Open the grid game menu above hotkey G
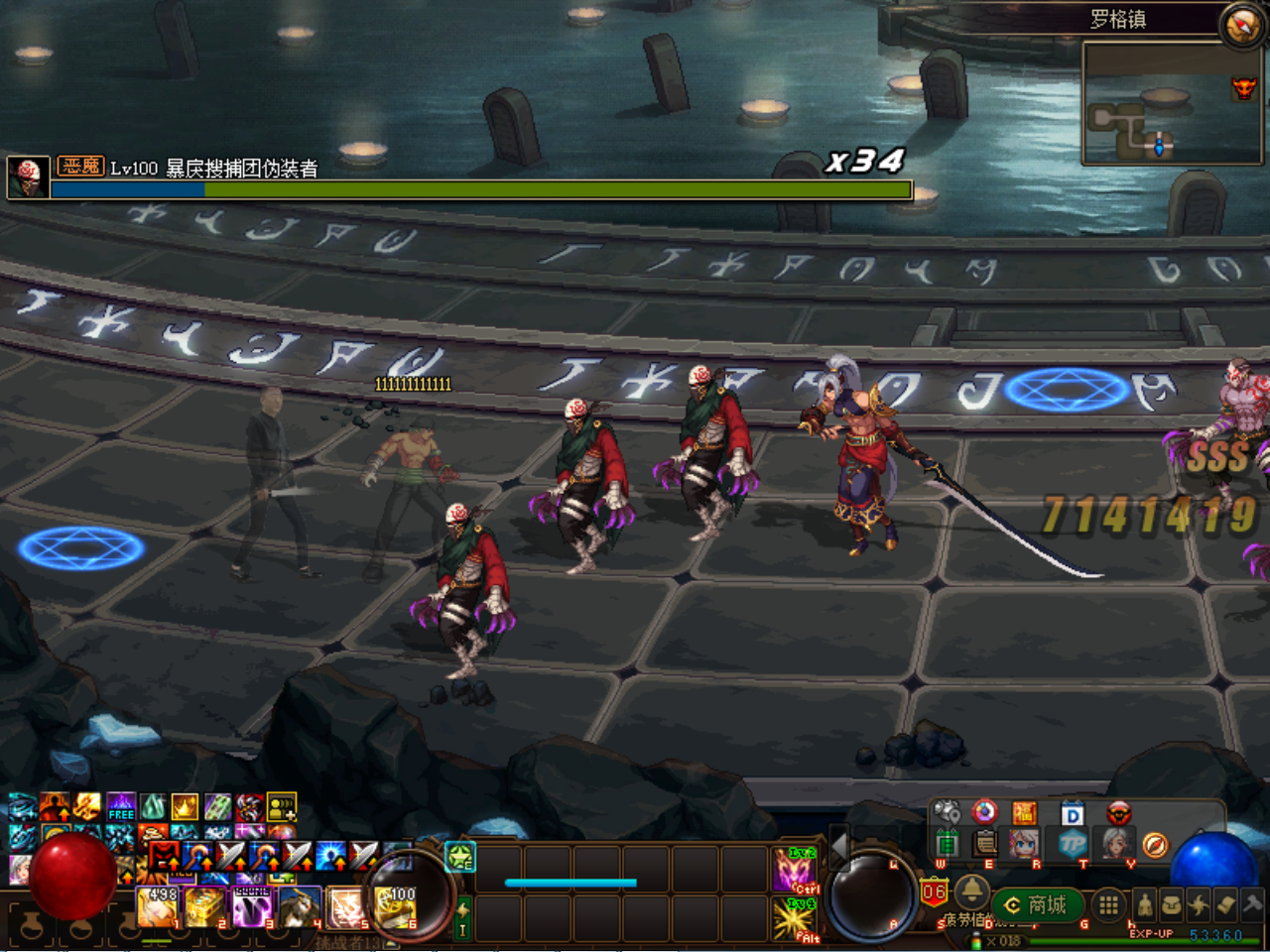The image size is (1270, 952). (1107, 903)
